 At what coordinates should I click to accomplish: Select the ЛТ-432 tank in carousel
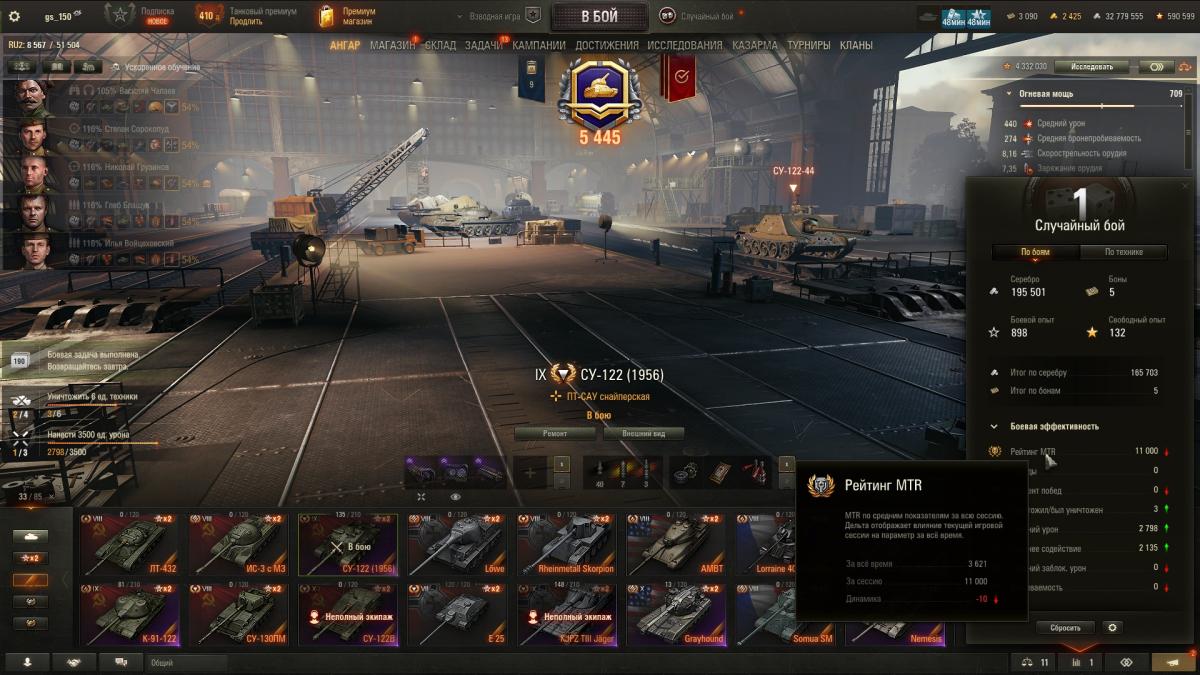pyautogui.click(x=128, y=544)
